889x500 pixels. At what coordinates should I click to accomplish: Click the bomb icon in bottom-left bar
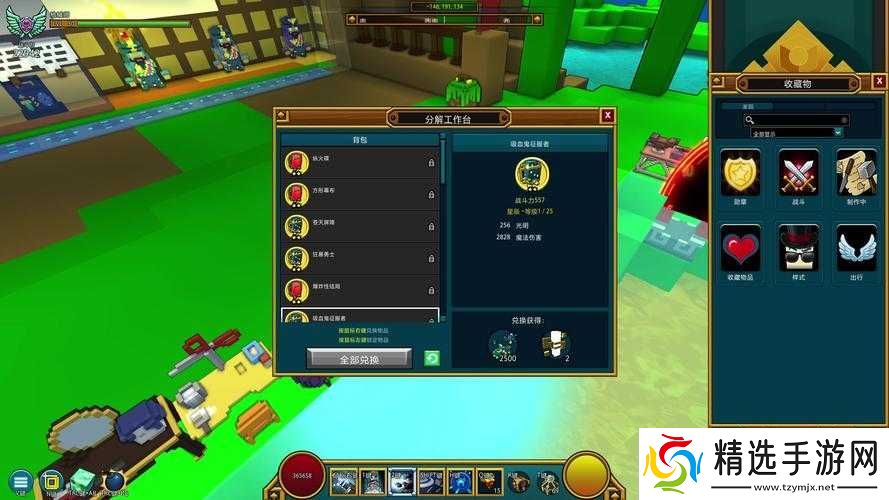point(114,479)
